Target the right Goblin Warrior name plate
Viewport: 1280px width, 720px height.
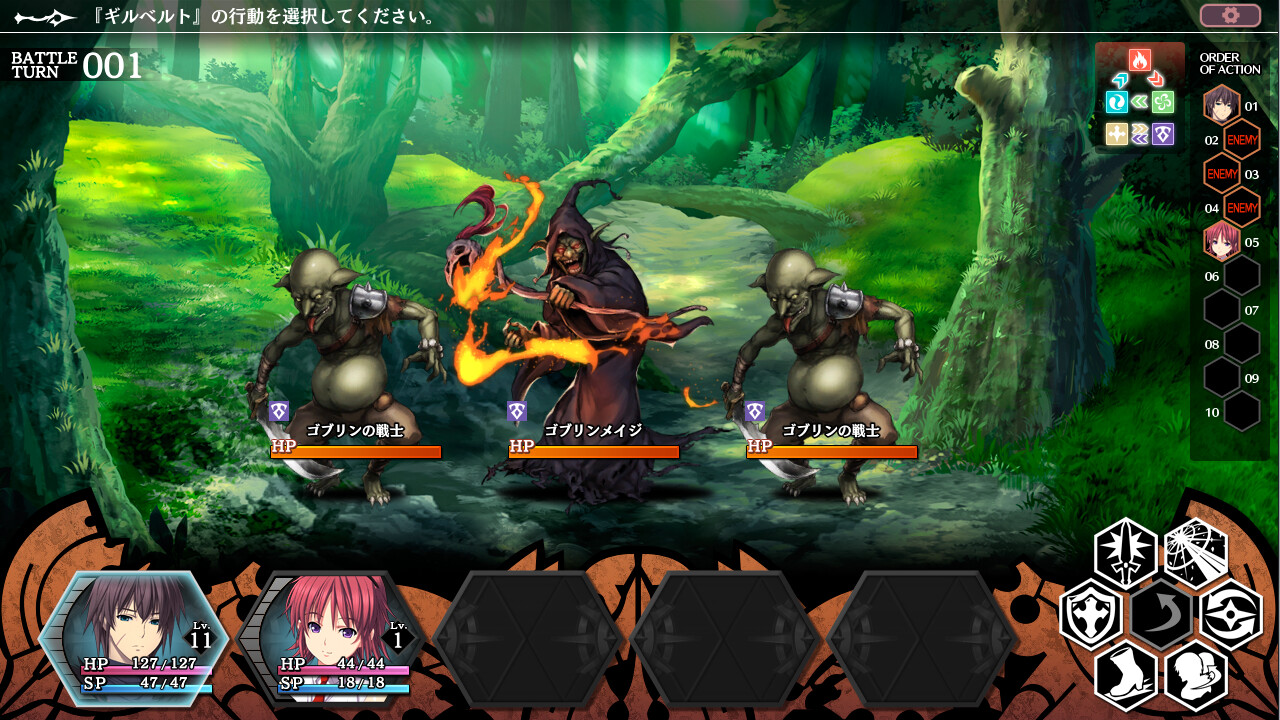click(831, 431)
